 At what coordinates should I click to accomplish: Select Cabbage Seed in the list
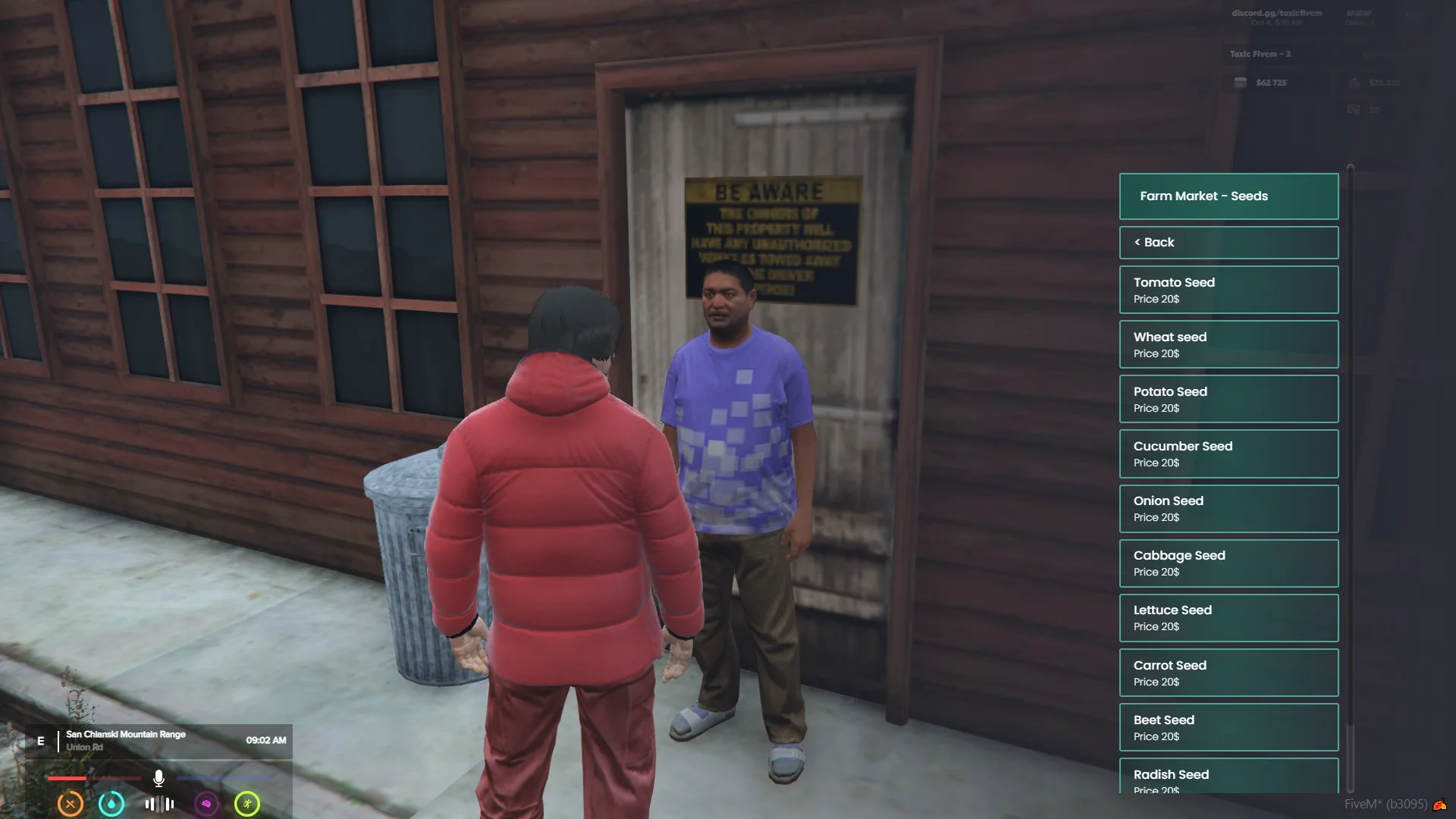[x=1228, y=563]
